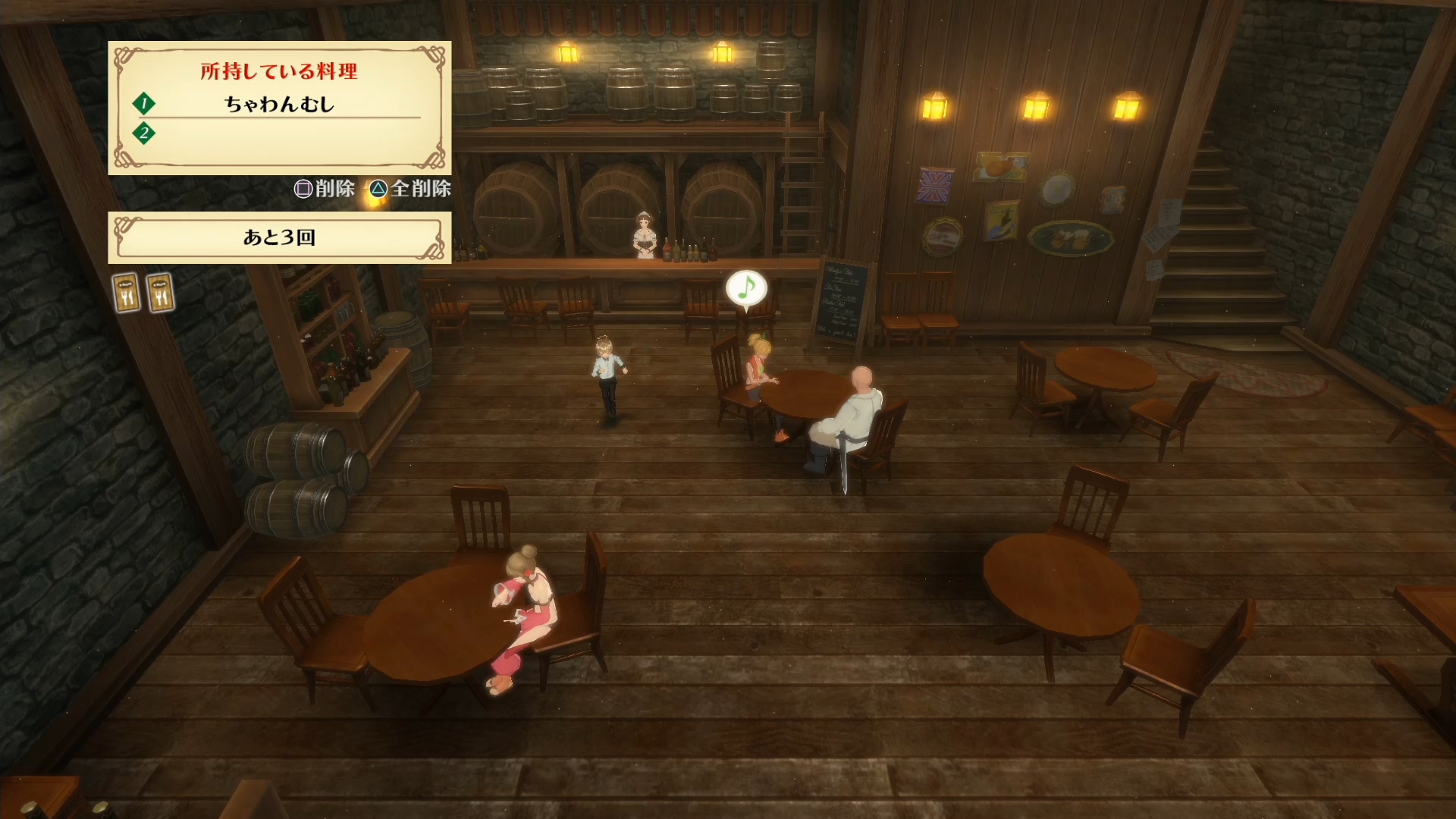Select the empty second dish slot
The height and width of the screenshot is (819, 1456).
279,134
